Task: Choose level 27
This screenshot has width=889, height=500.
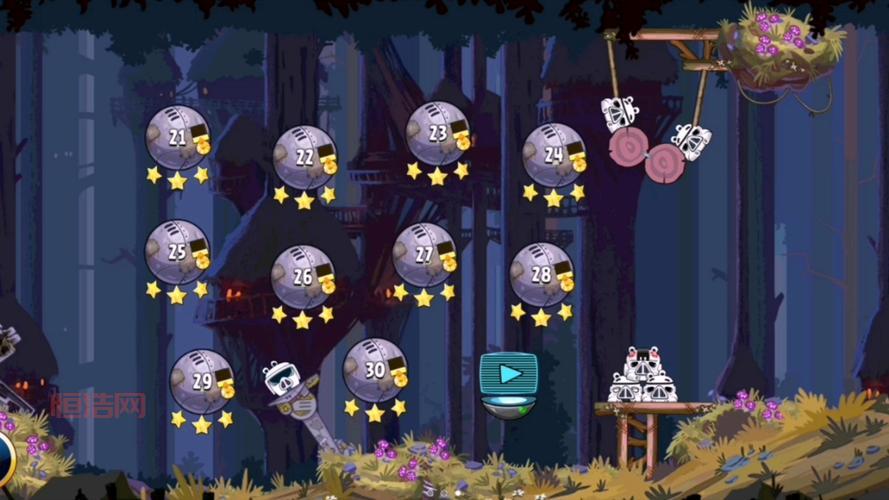Action: pos(424,255)
